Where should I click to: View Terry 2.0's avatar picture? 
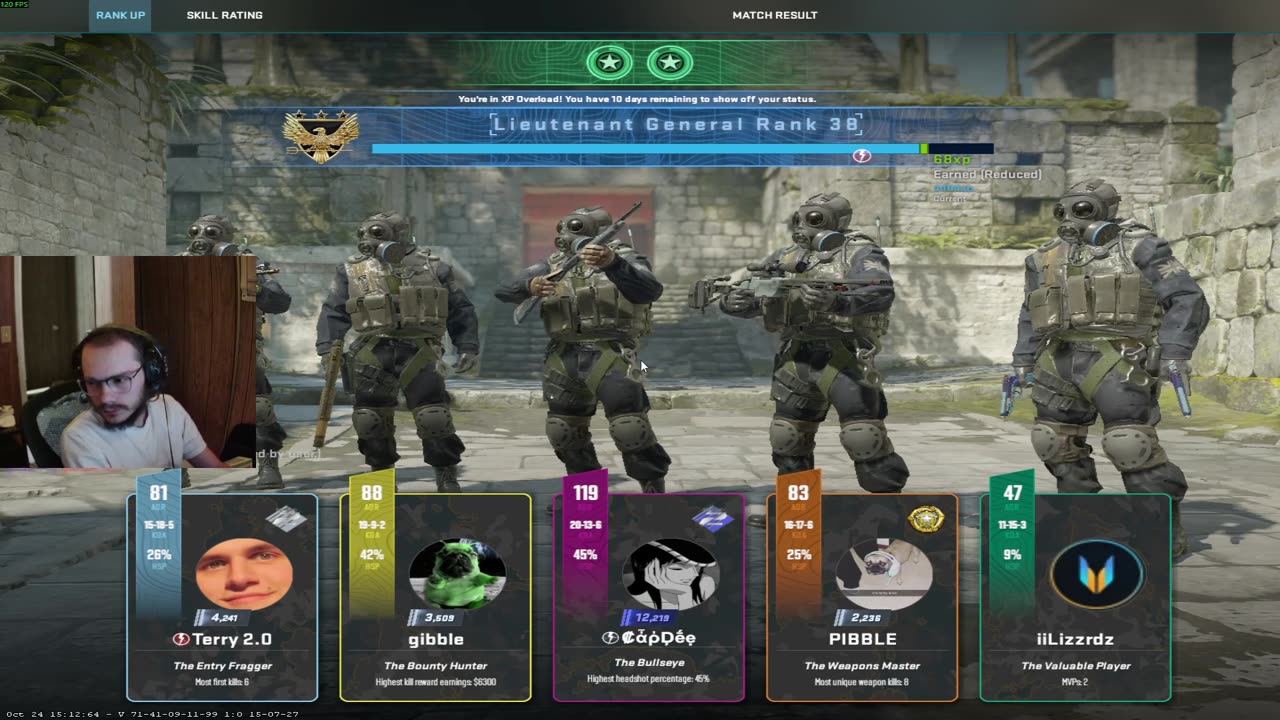243,573
